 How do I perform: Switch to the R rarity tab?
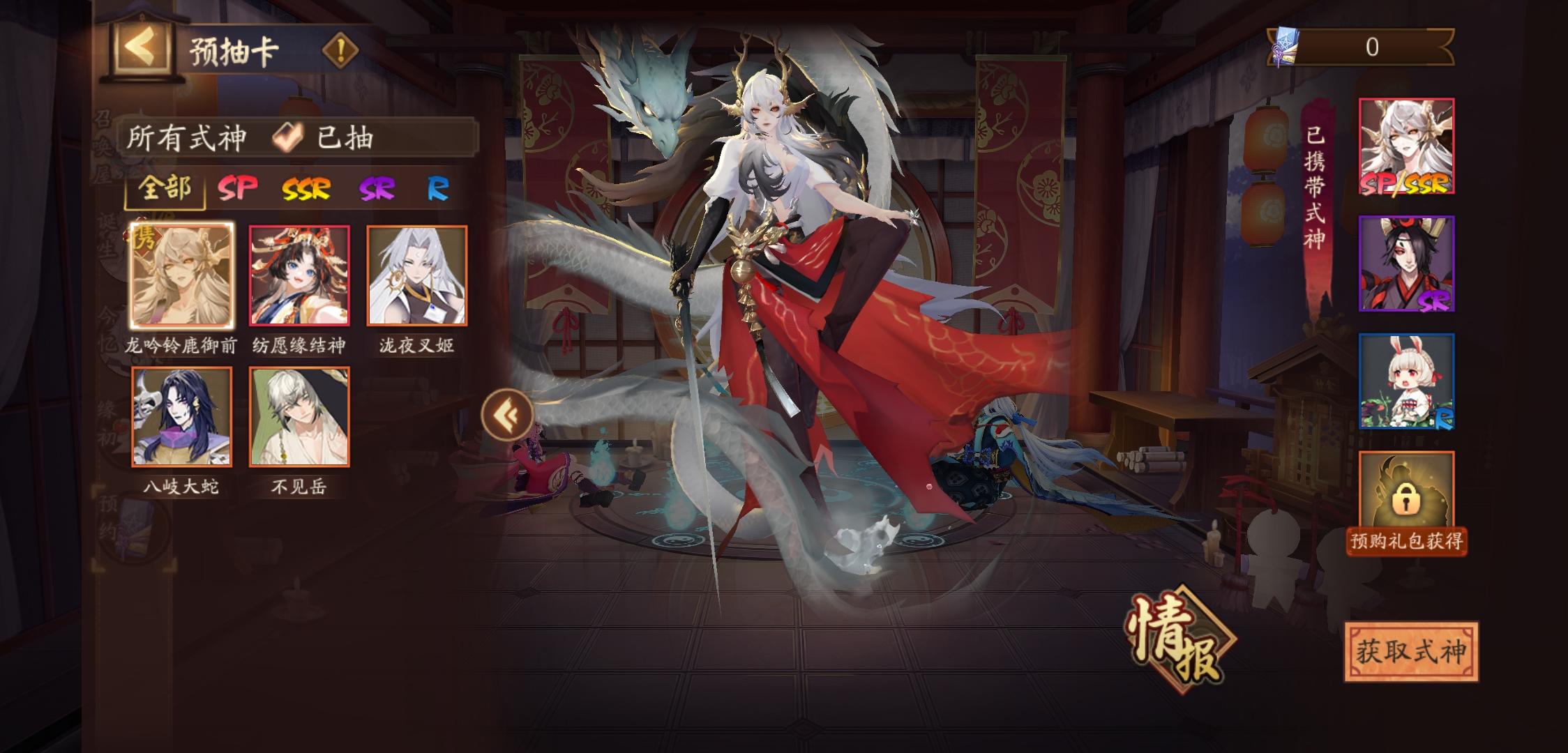click(x=437, y=189)
